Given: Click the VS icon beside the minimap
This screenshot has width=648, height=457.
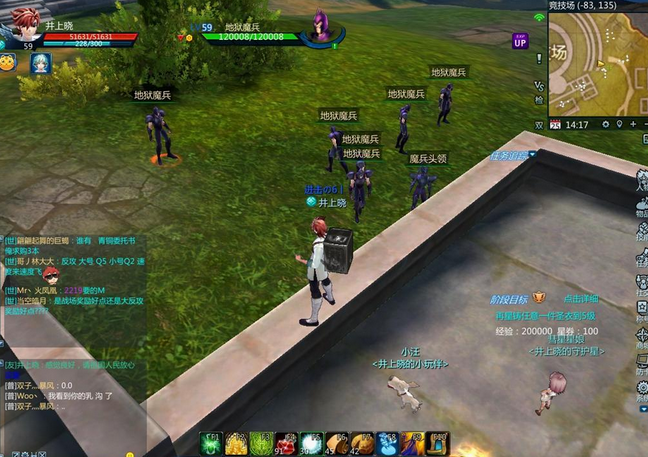Looking at the screenshot, I should tap(540, 85).
